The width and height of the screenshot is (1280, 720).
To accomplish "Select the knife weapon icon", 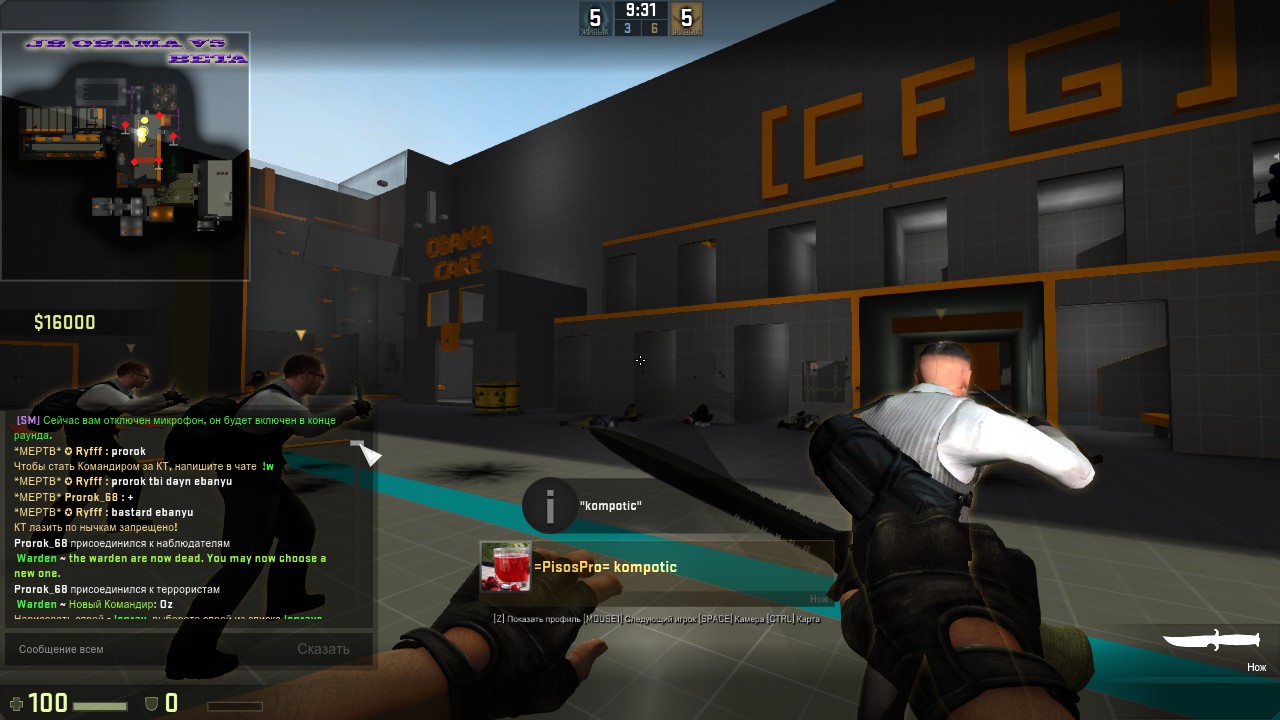I will click(x=1214, y=641).
